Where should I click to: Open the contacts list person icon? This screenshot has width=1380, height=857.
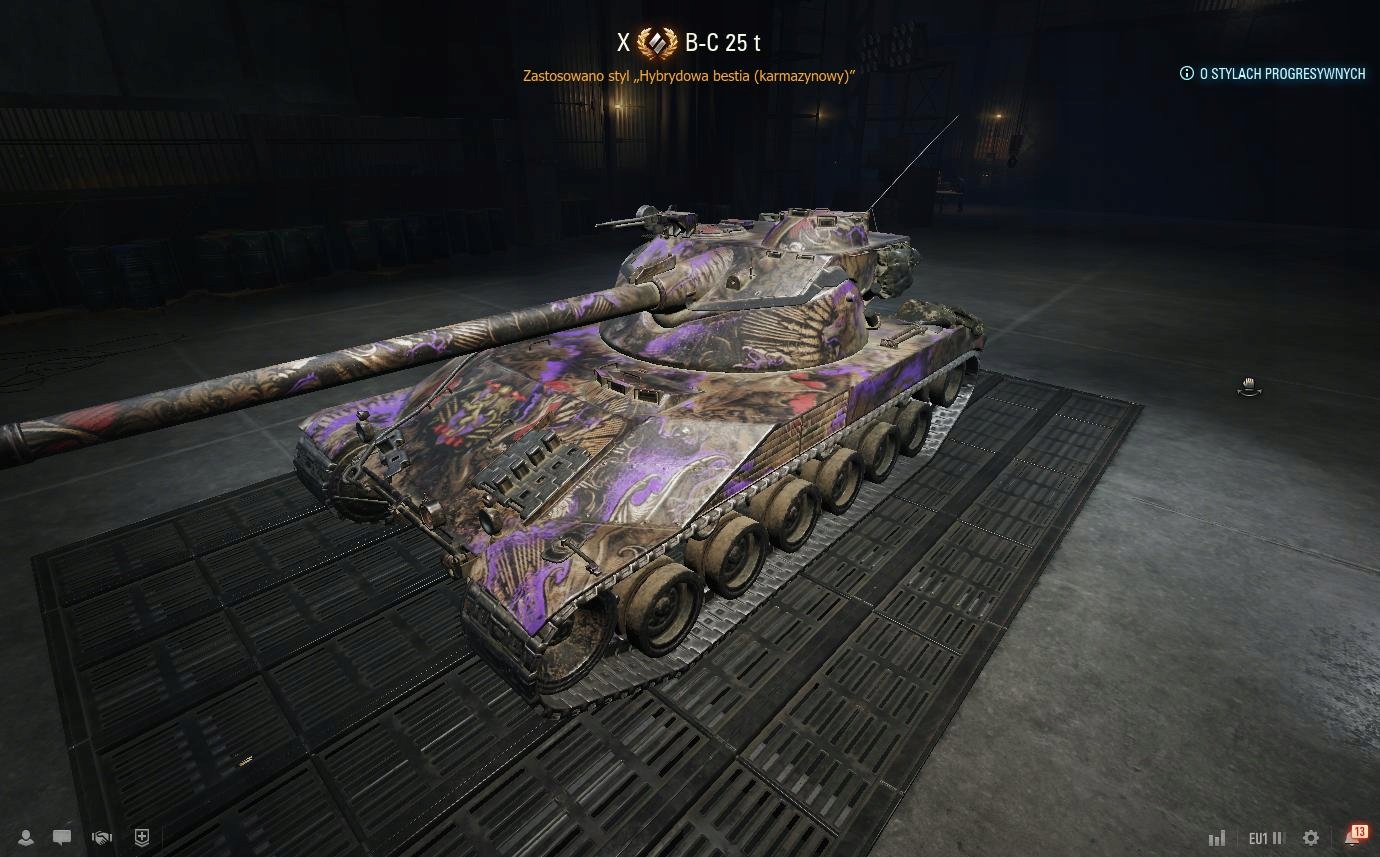tap(26, 838)
